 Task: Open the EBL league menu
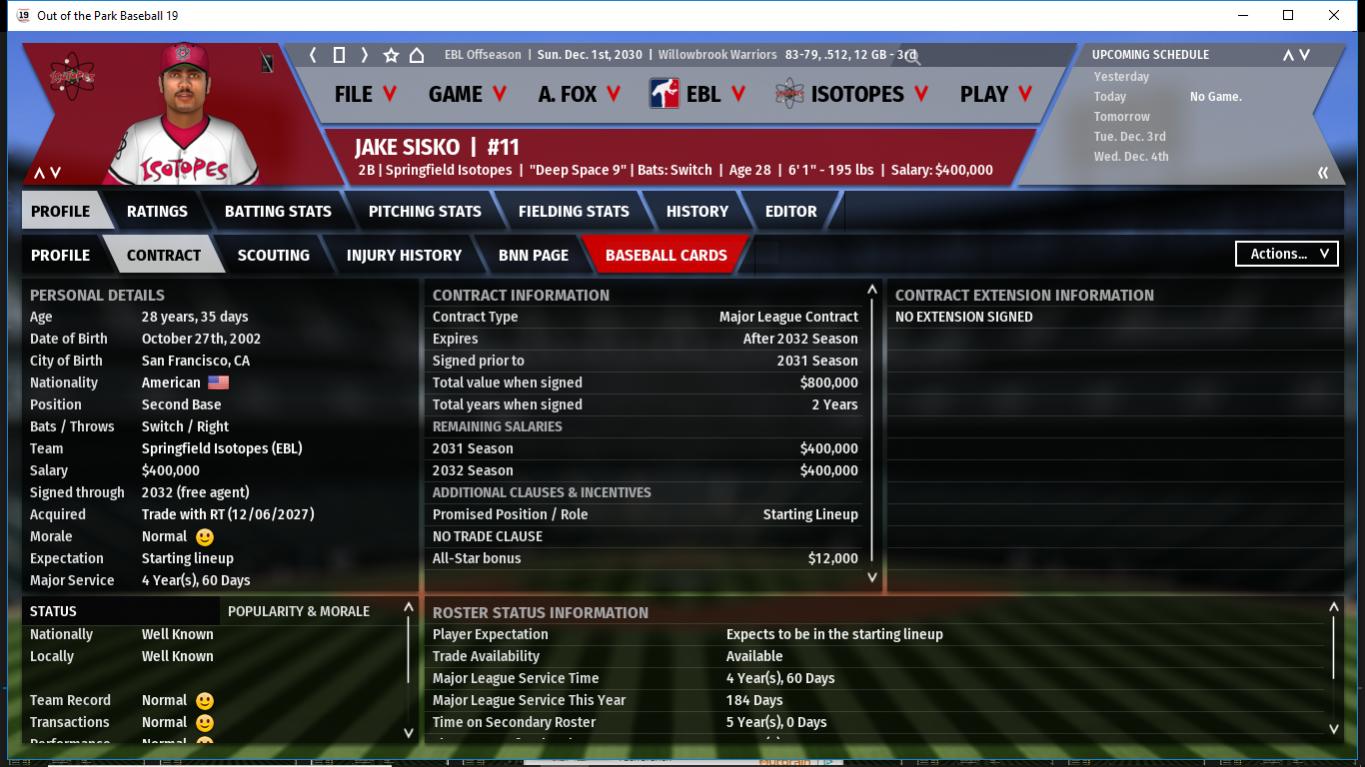click(698, 94)
